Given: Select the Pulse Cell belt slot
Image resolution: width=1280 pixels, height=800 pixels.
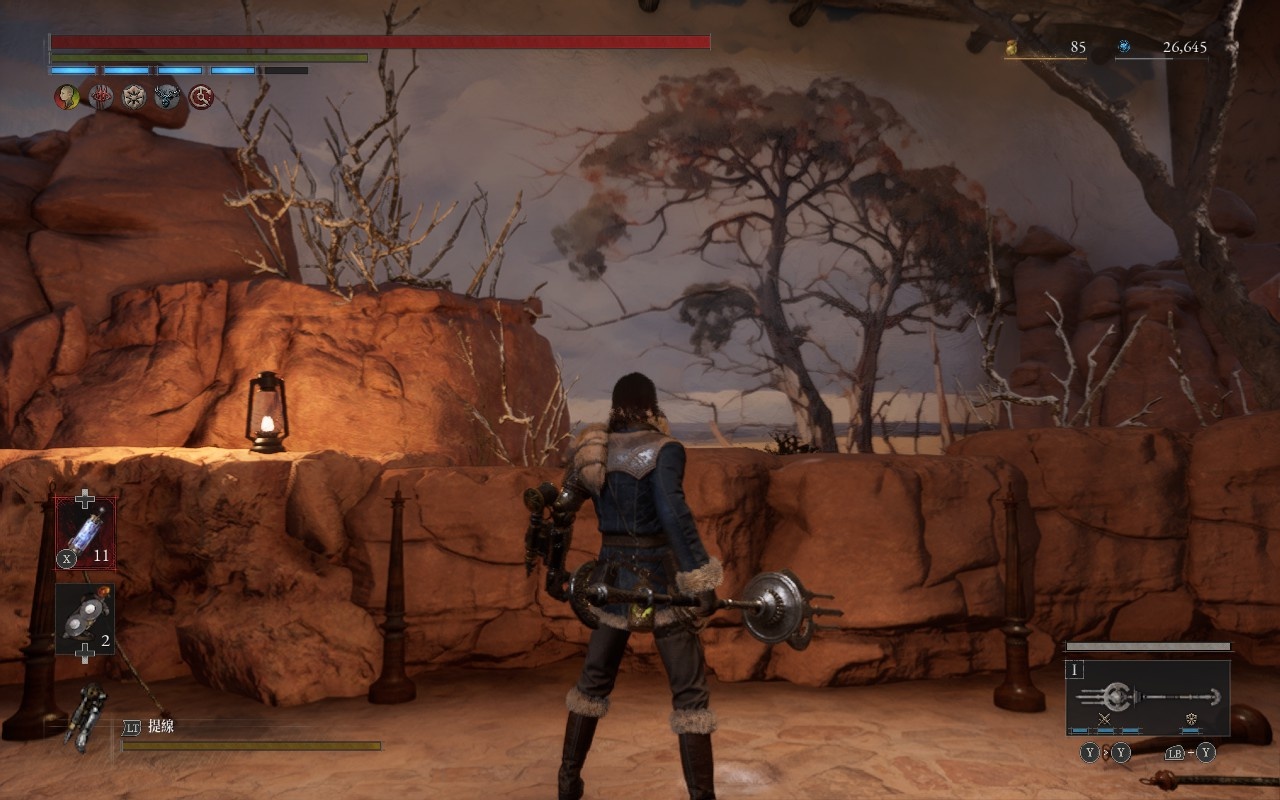Looking at the screenshot, I should (x=85, y=533).
